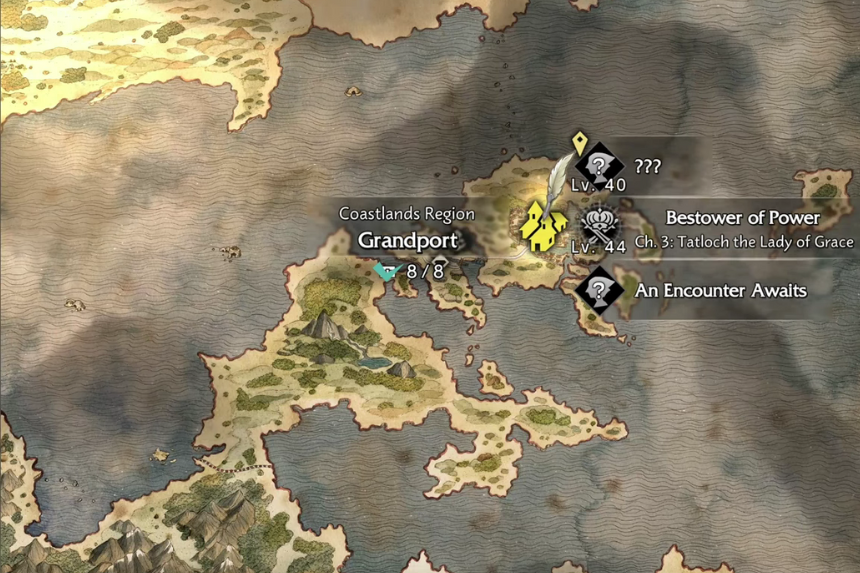Viewport: 860px width, 573px height.
Task: Select the An Encounter Awaits entry
Action: tap(720, 291)
